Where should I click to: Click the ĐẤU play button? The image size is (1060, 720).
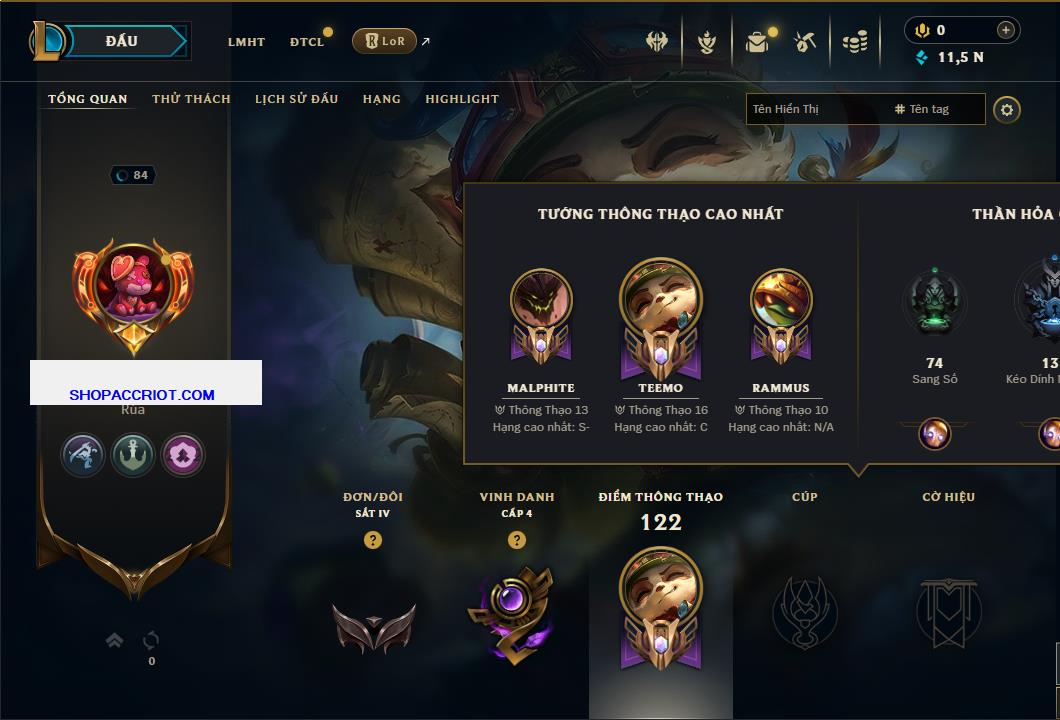122,41
